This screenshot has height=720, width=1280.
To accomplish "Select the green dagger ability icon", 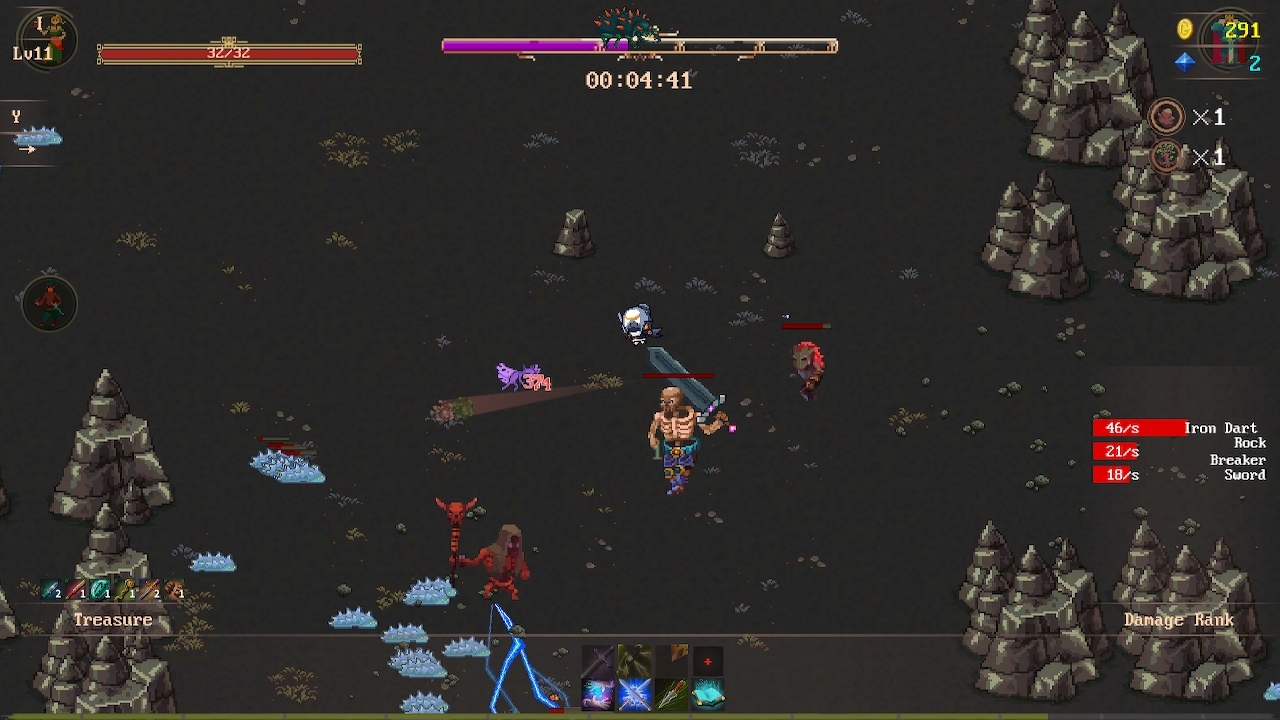I will pyautogui.click(x=671, y=694).
